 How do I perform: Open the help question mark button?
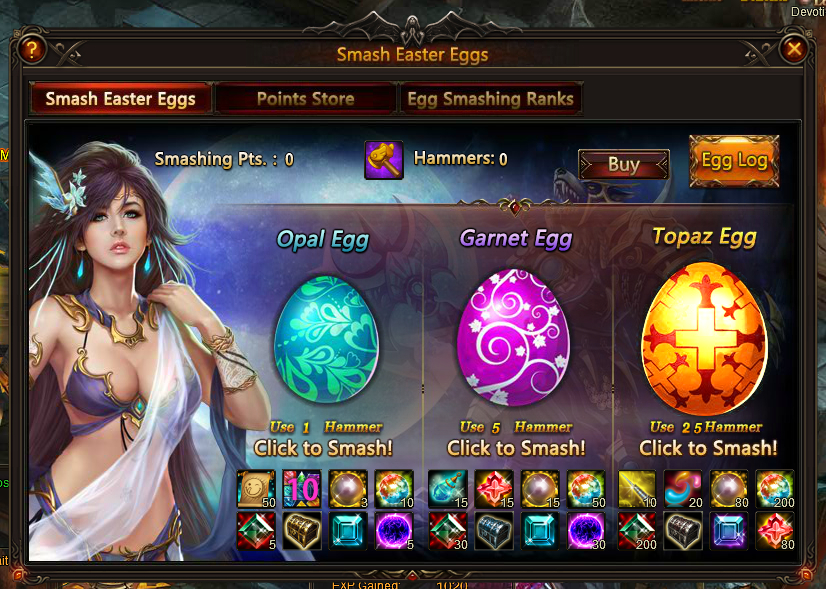(32, 48)
